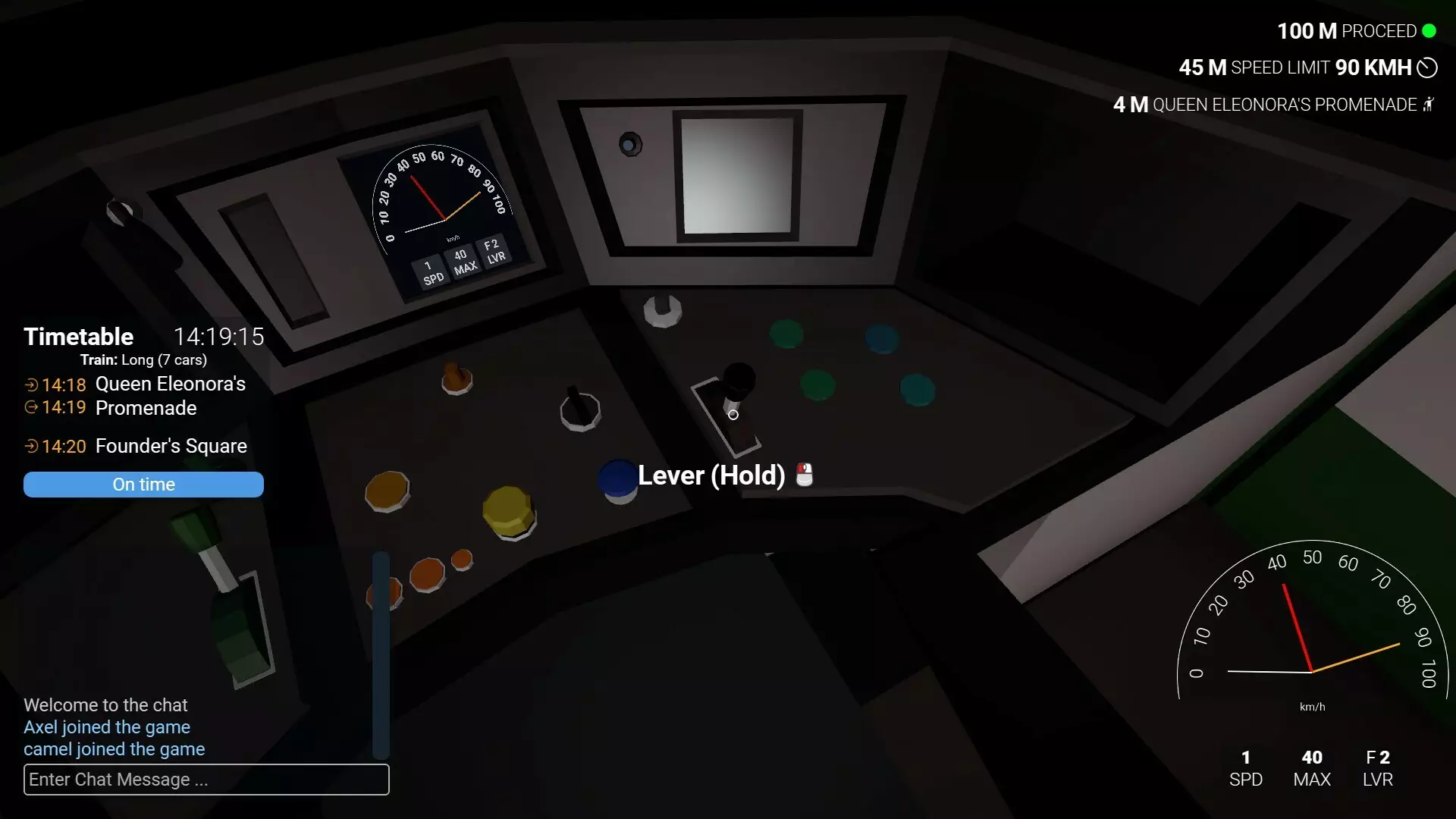Viewport: 1456px width, 819px height.
Task: Click the arrival arrow icon beside 14:18
Action: (31, 384)
